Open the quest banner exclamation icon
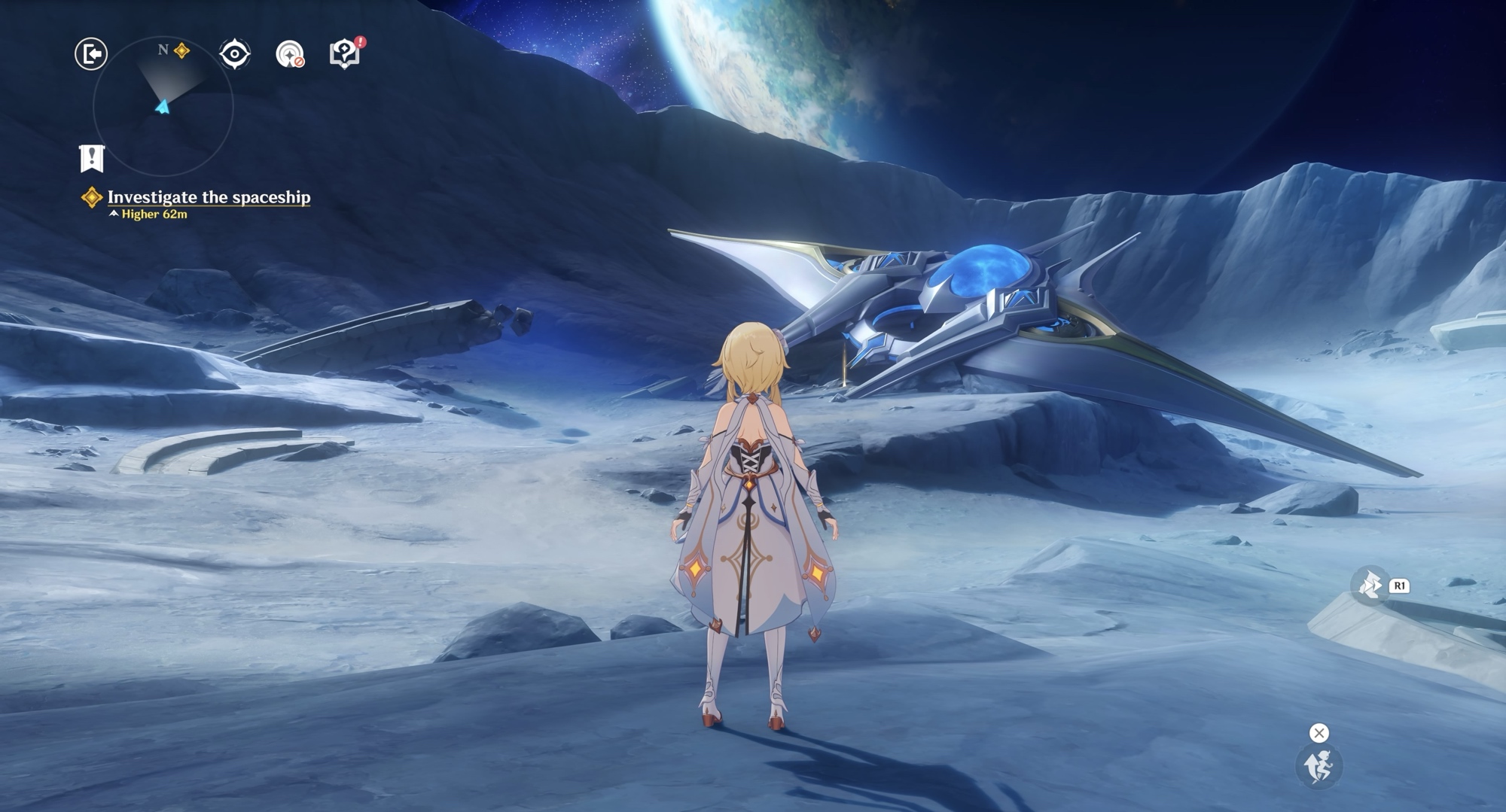Screen dimensions: 1506x812 tap(92, 158)
